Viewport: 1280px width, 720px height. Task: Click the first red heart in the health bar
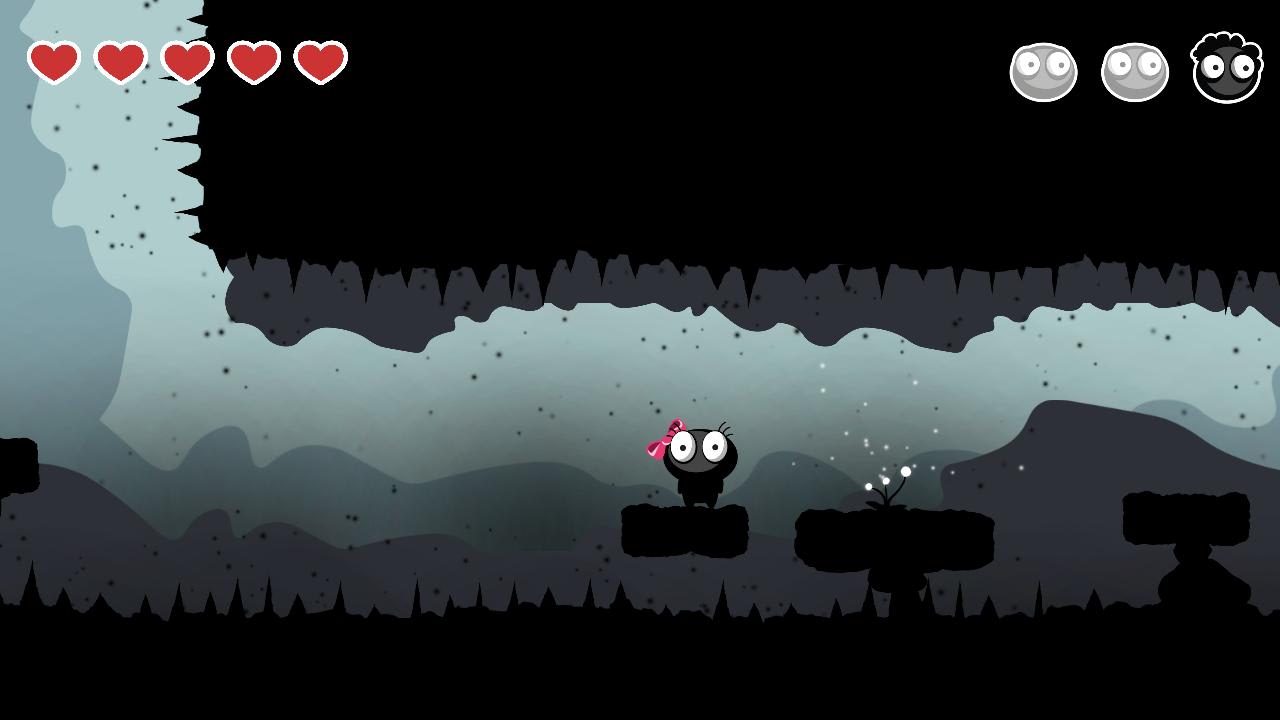click(x=53, y=62)
